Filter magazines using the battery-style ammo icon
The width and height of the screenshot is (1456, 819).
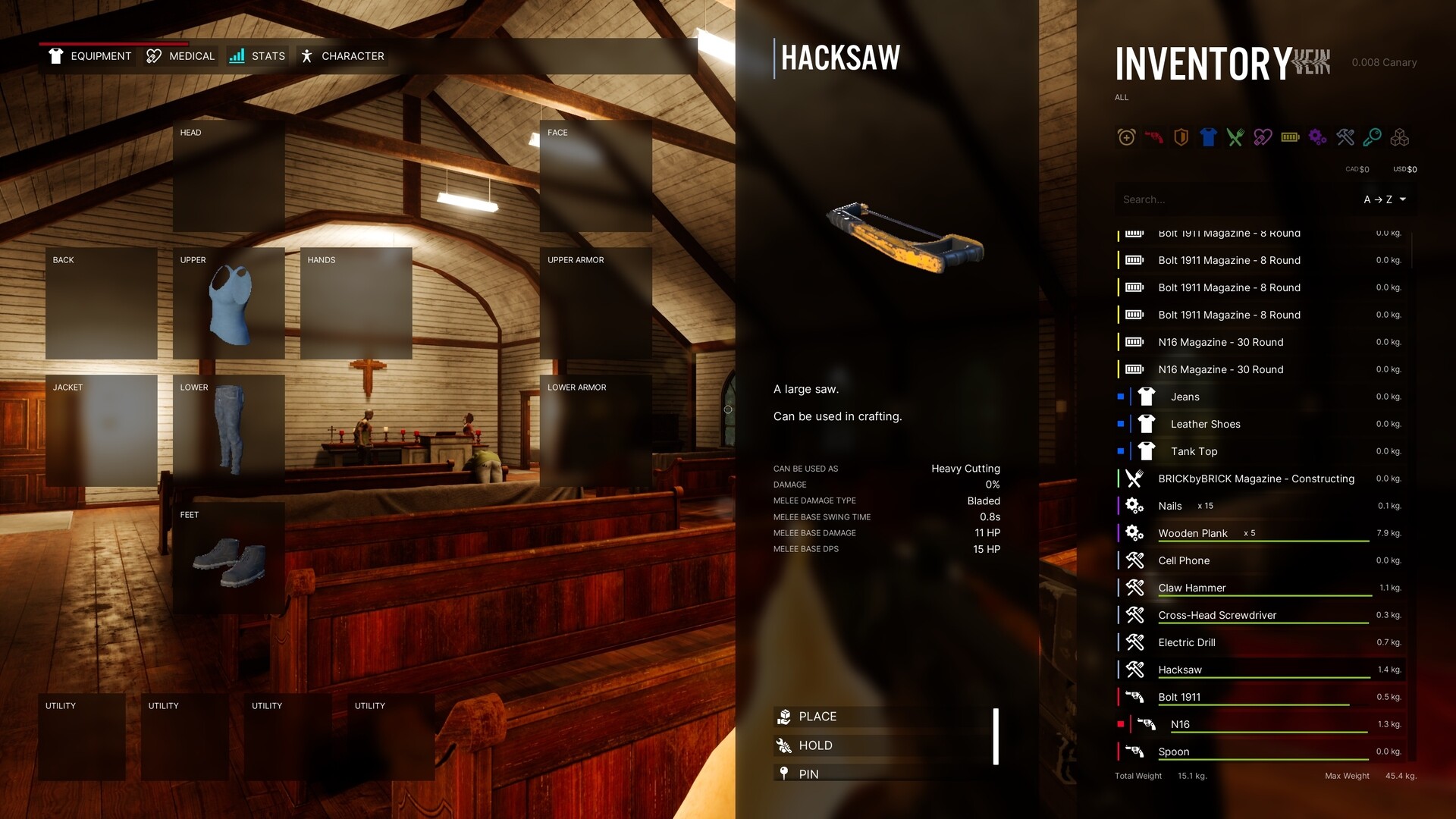click(x=1290, y=137)
